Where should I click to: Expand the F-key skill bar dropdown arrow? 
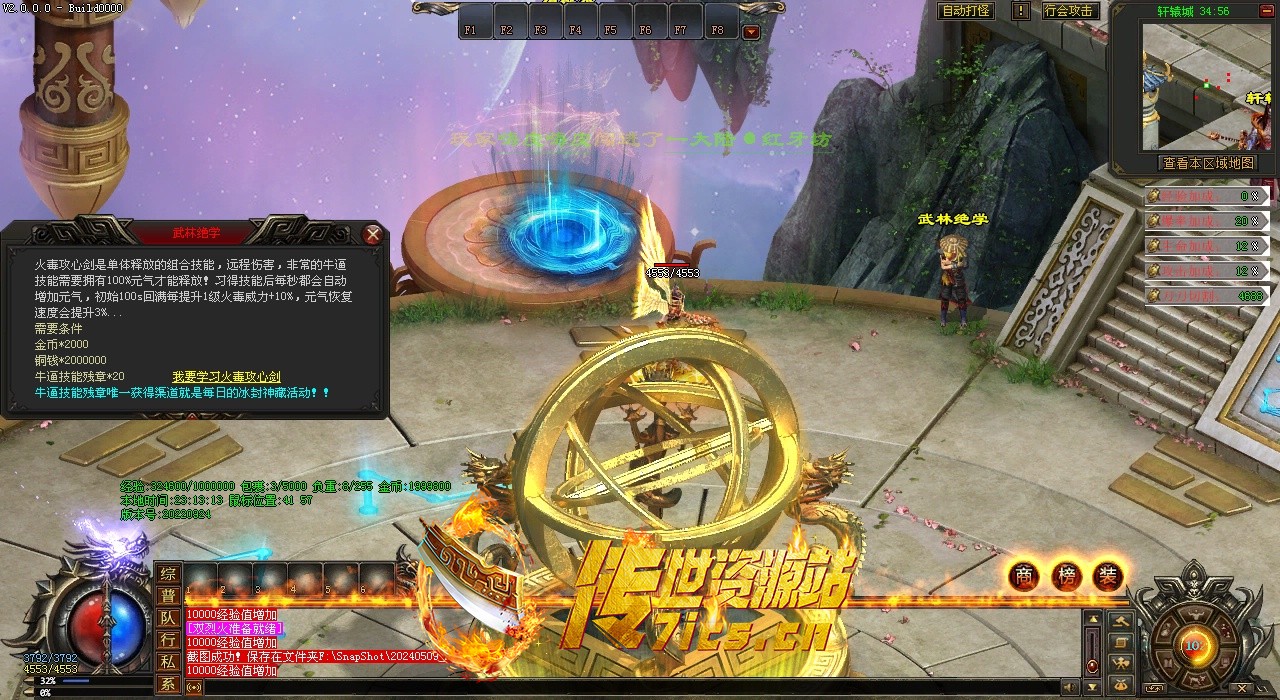pyautogui.click(x=752, y=31)
